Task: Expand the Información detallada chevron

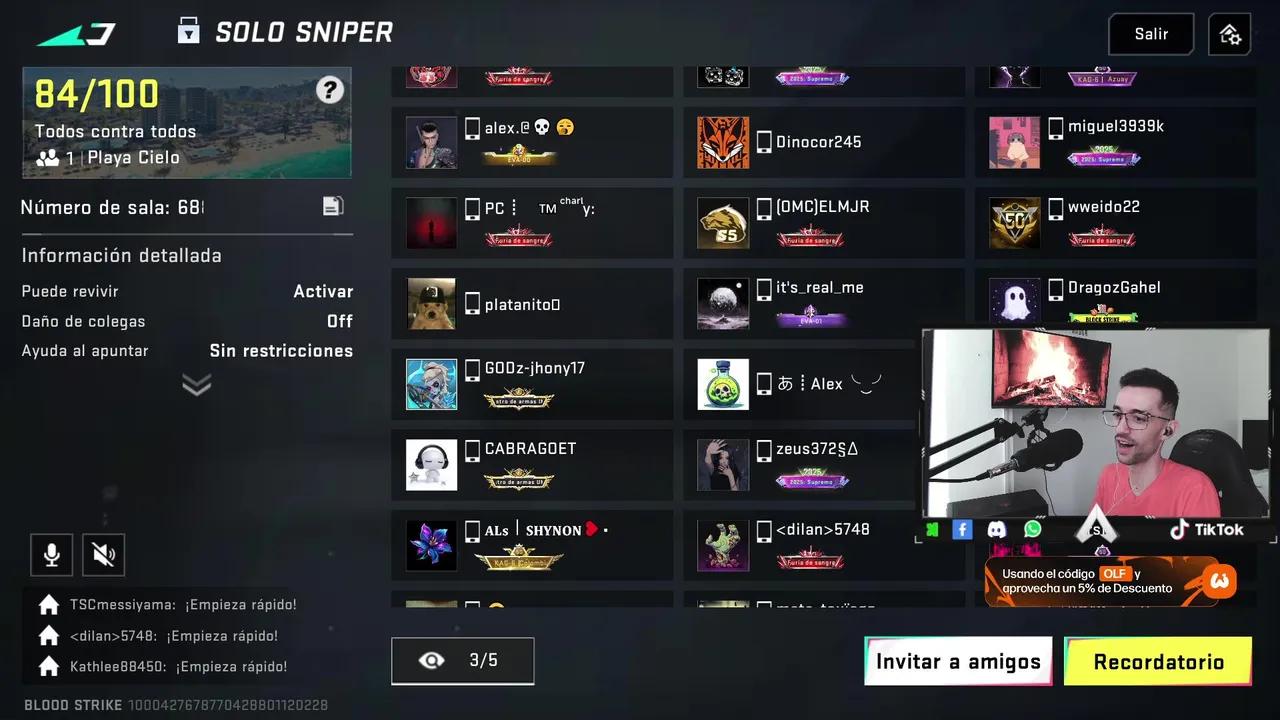Action: click(196, 384)
